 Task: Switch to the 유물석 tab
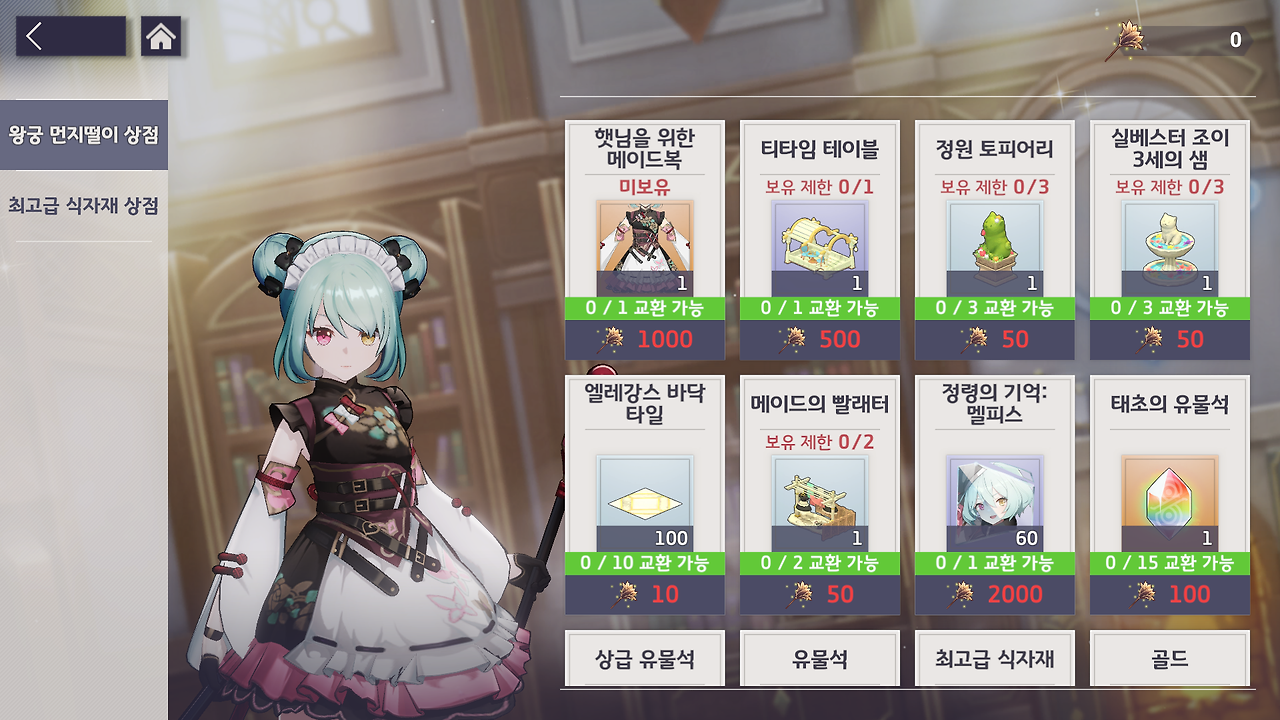coord(818,658)
